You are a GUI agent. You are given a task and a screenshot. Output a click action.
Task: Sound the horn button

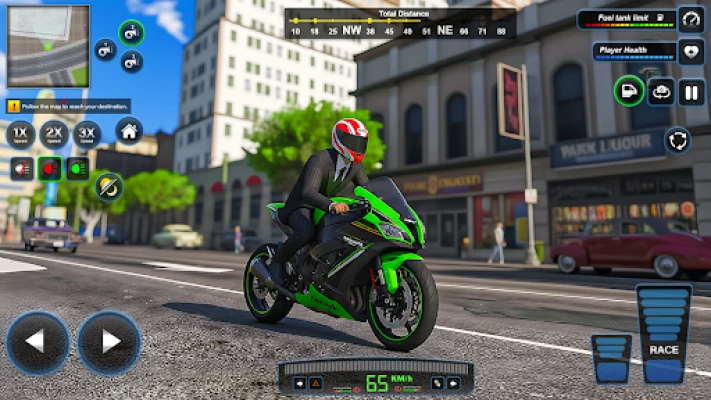pos(20,168)
